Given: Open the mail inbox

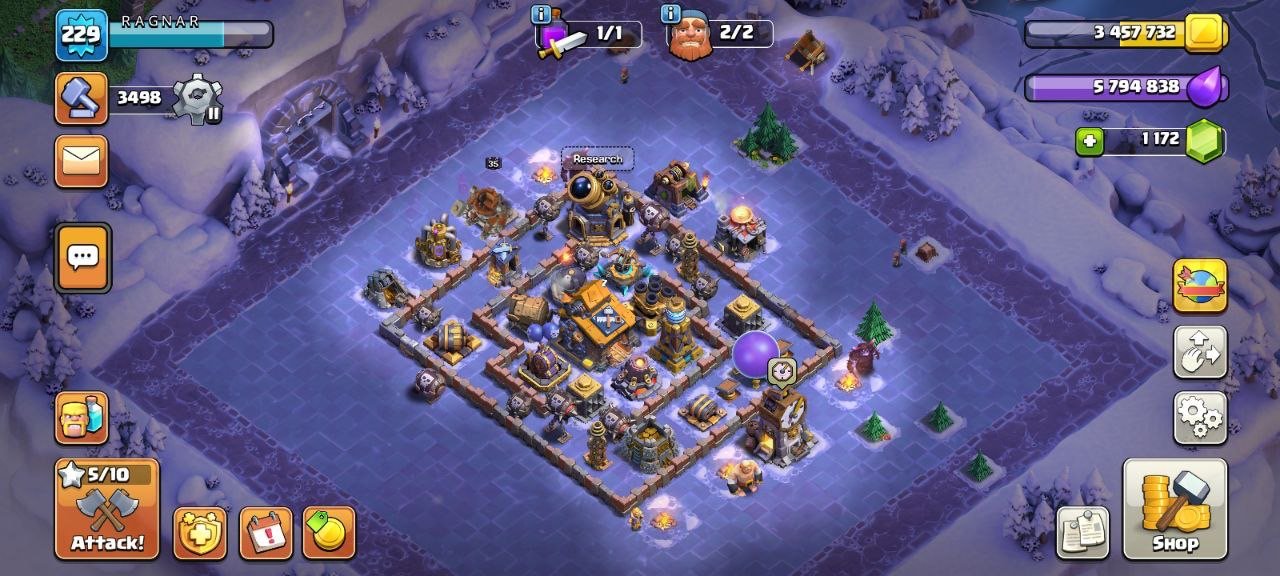Looking at the screenshot, I should 81,160.
